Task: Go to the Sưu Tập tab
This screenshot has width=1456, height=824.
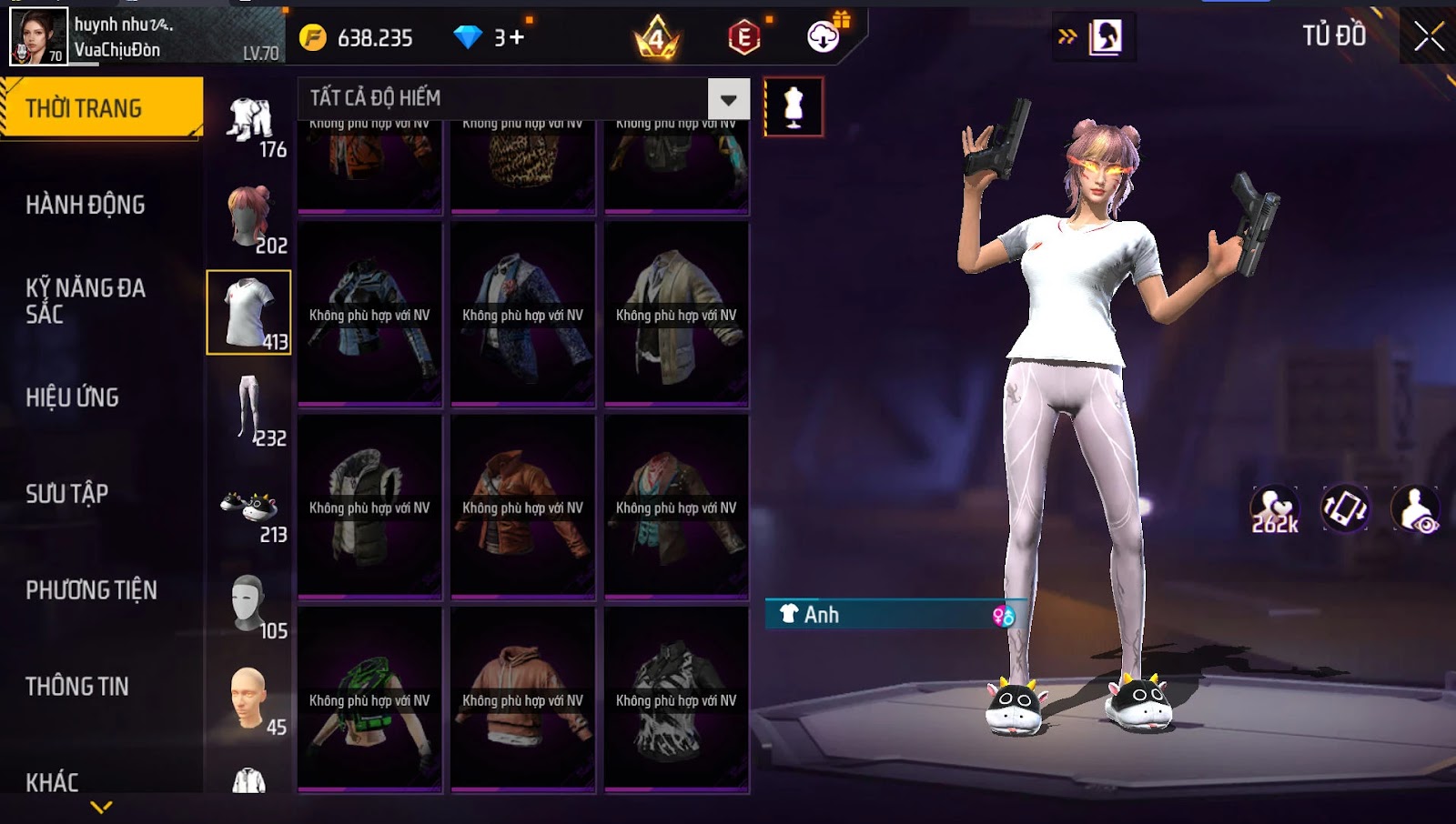Action: 67,494
